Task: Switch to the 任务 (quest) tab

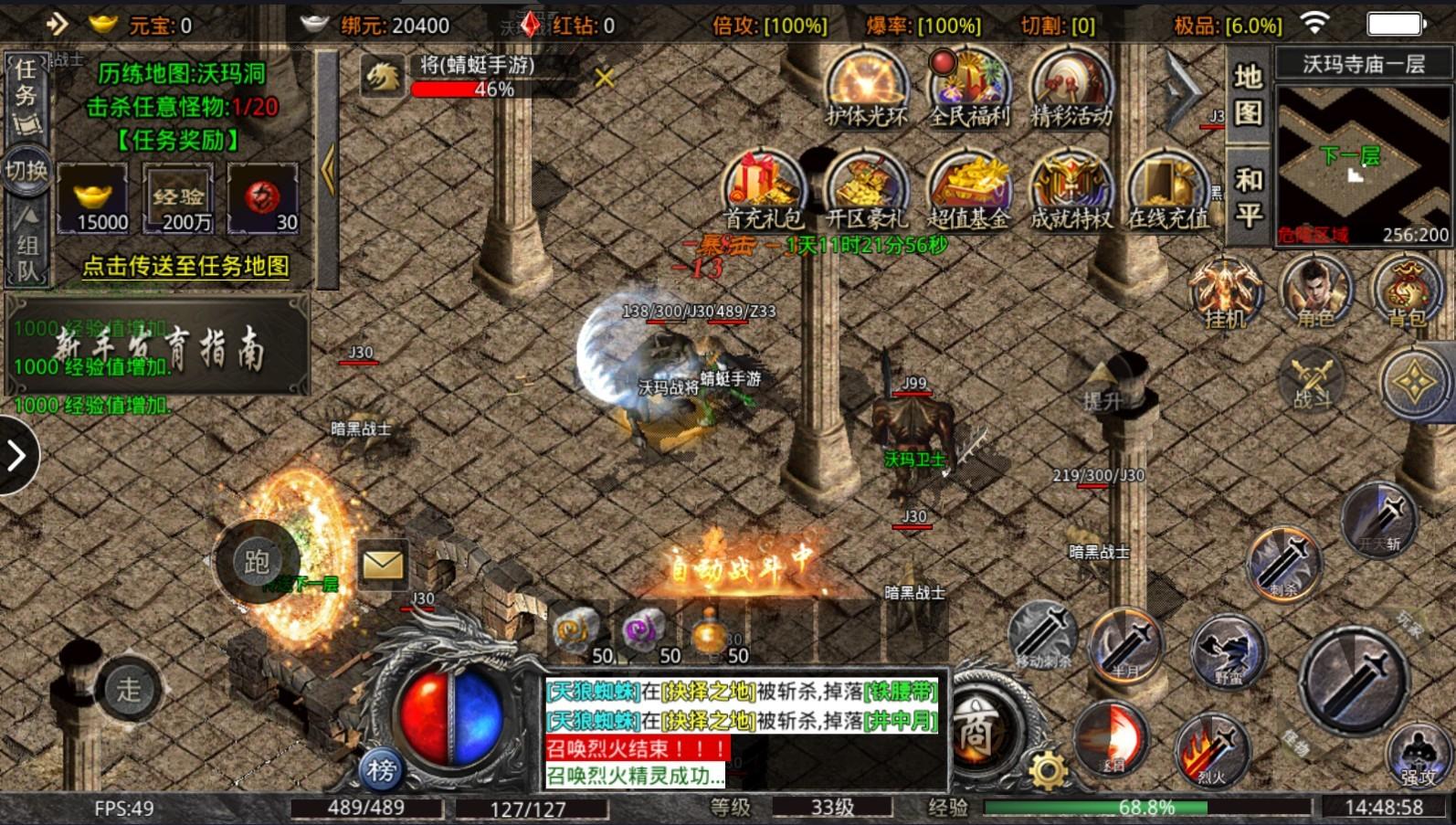Action: 27,87
